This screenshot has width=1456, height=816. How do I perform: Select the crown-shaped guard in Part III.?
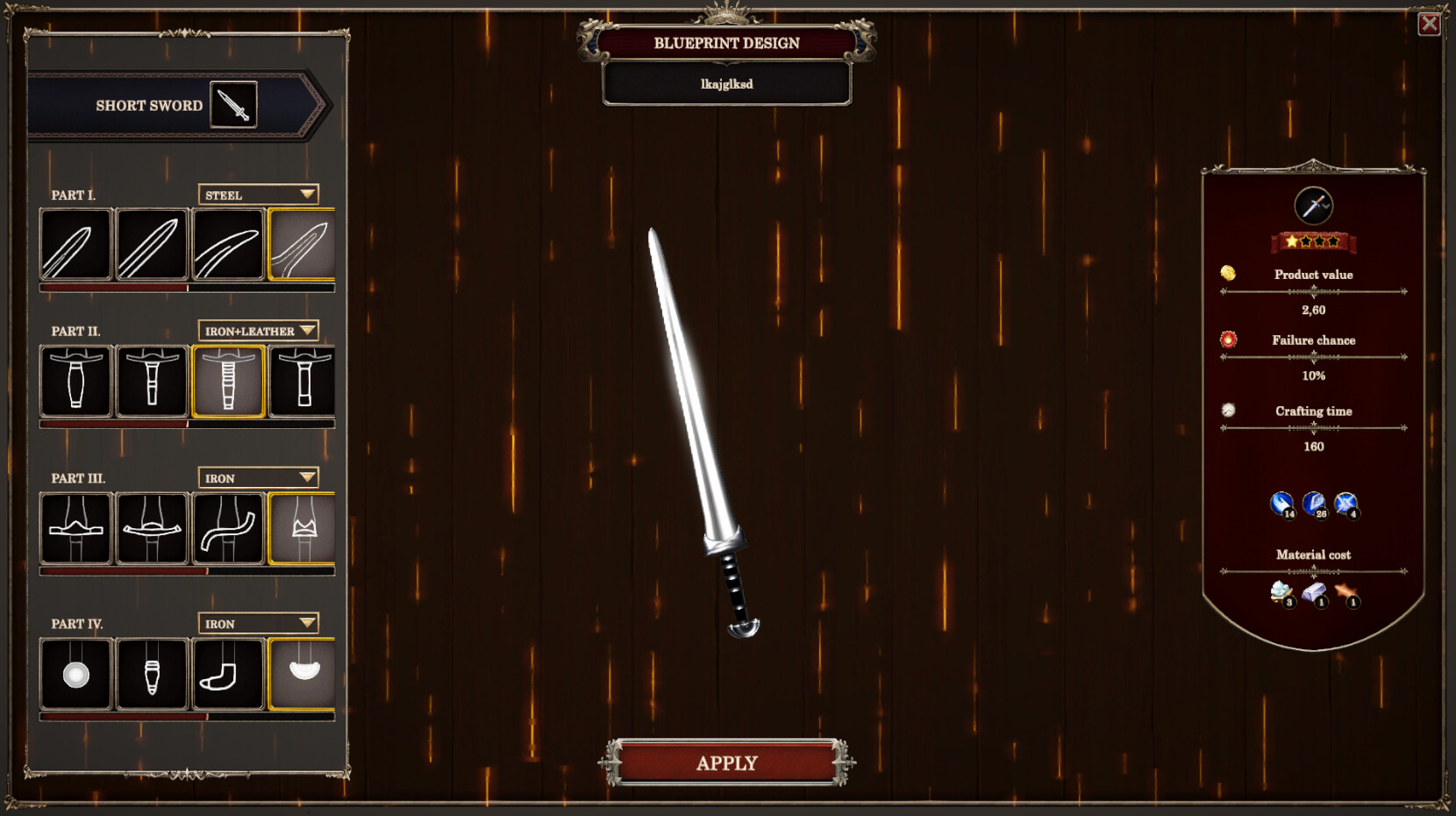click(302, 528)
